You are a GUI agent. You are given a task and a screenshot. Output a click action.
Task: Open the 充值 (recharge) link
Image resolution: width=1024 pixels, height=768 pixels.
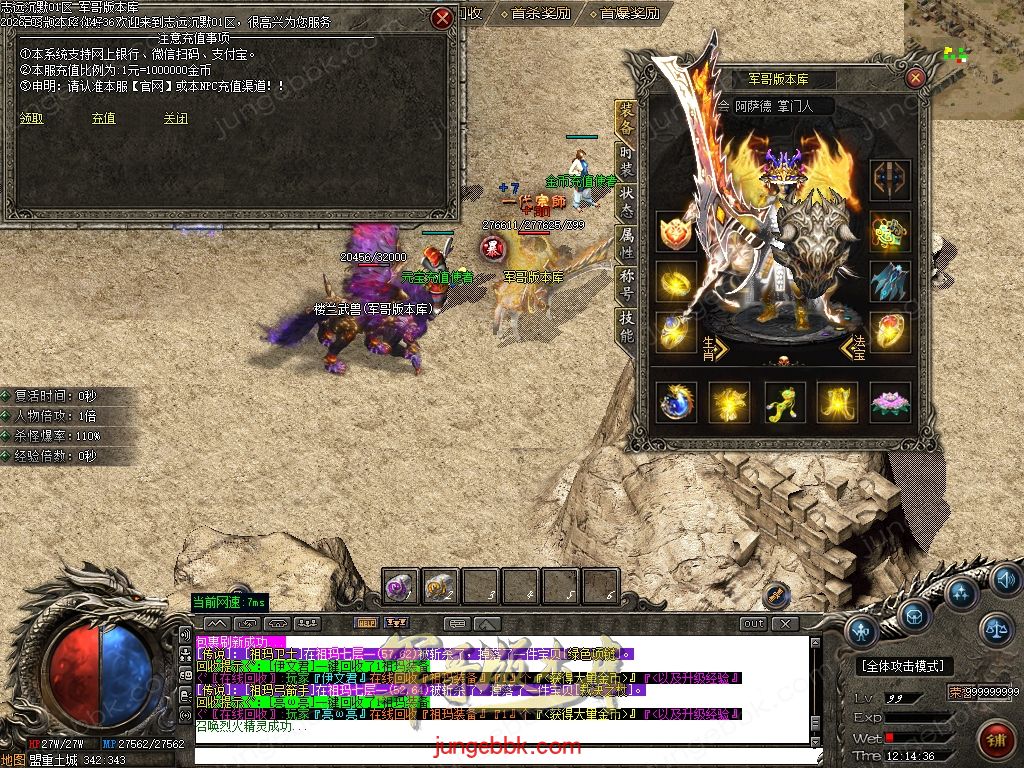tap(103, 118)
